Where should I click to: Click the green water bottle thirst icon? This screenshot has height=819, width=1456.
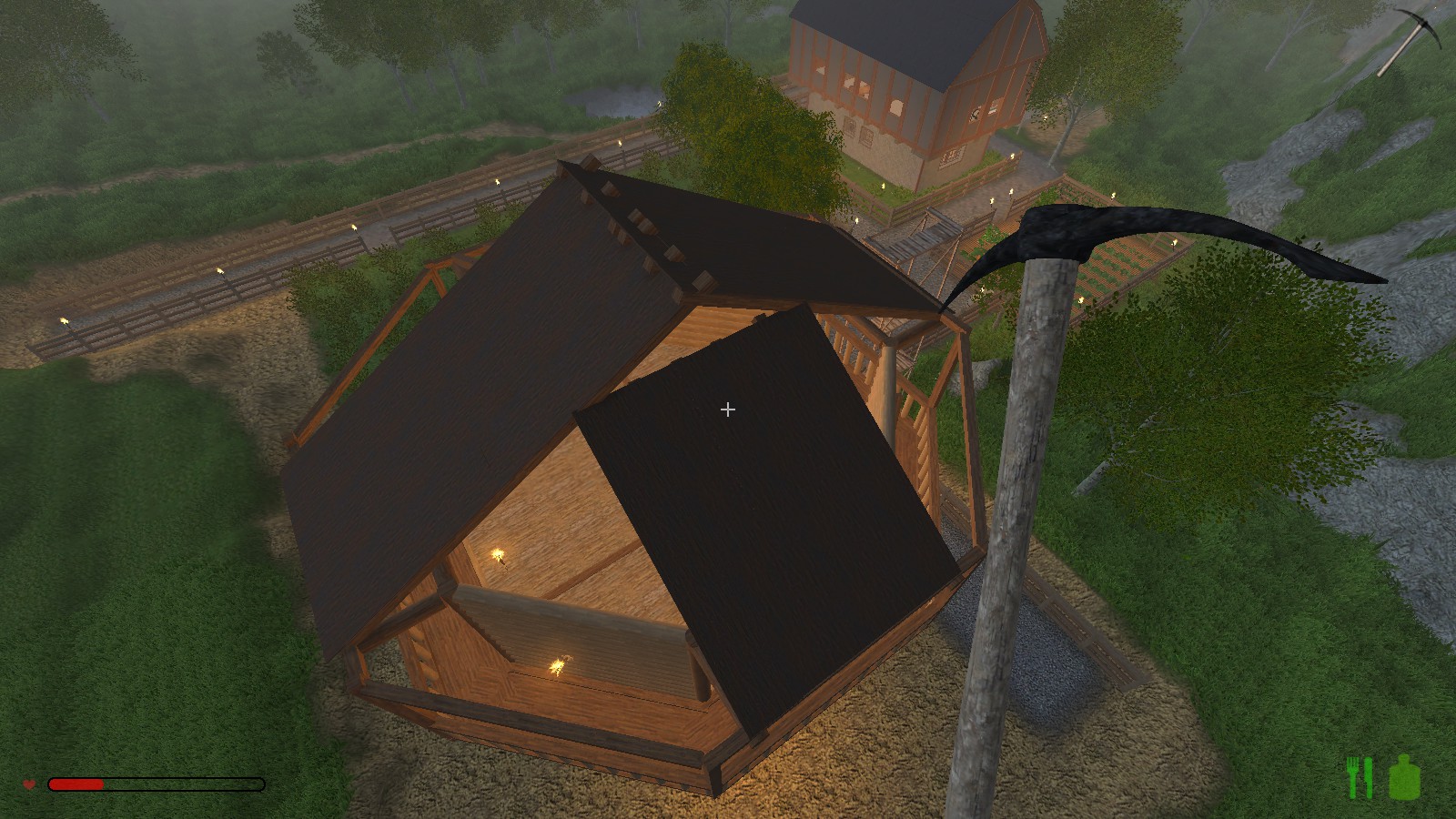(1405, 778)
